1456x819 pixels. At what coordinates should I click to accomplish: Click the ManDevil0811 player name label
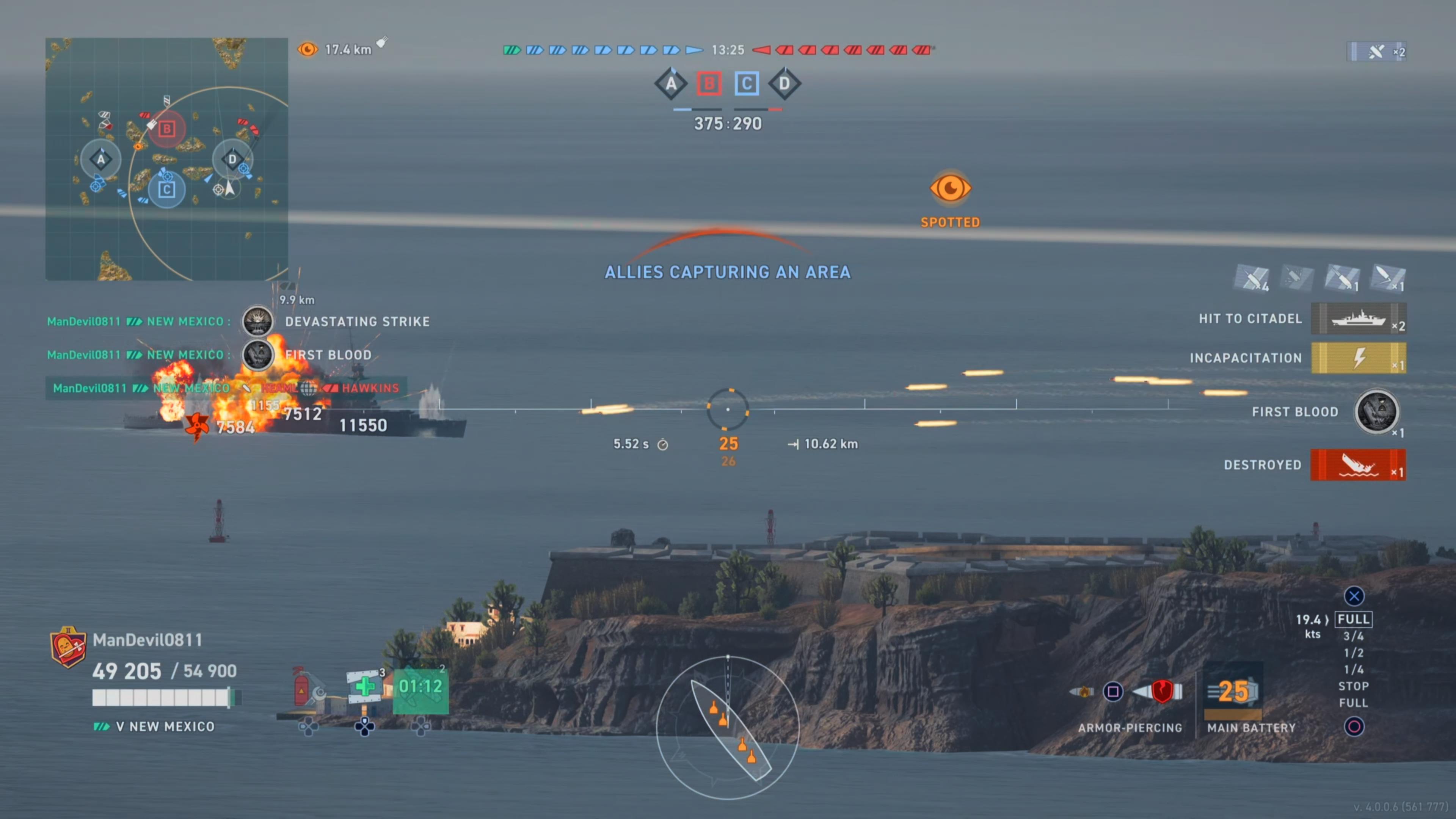click(148, 640)
